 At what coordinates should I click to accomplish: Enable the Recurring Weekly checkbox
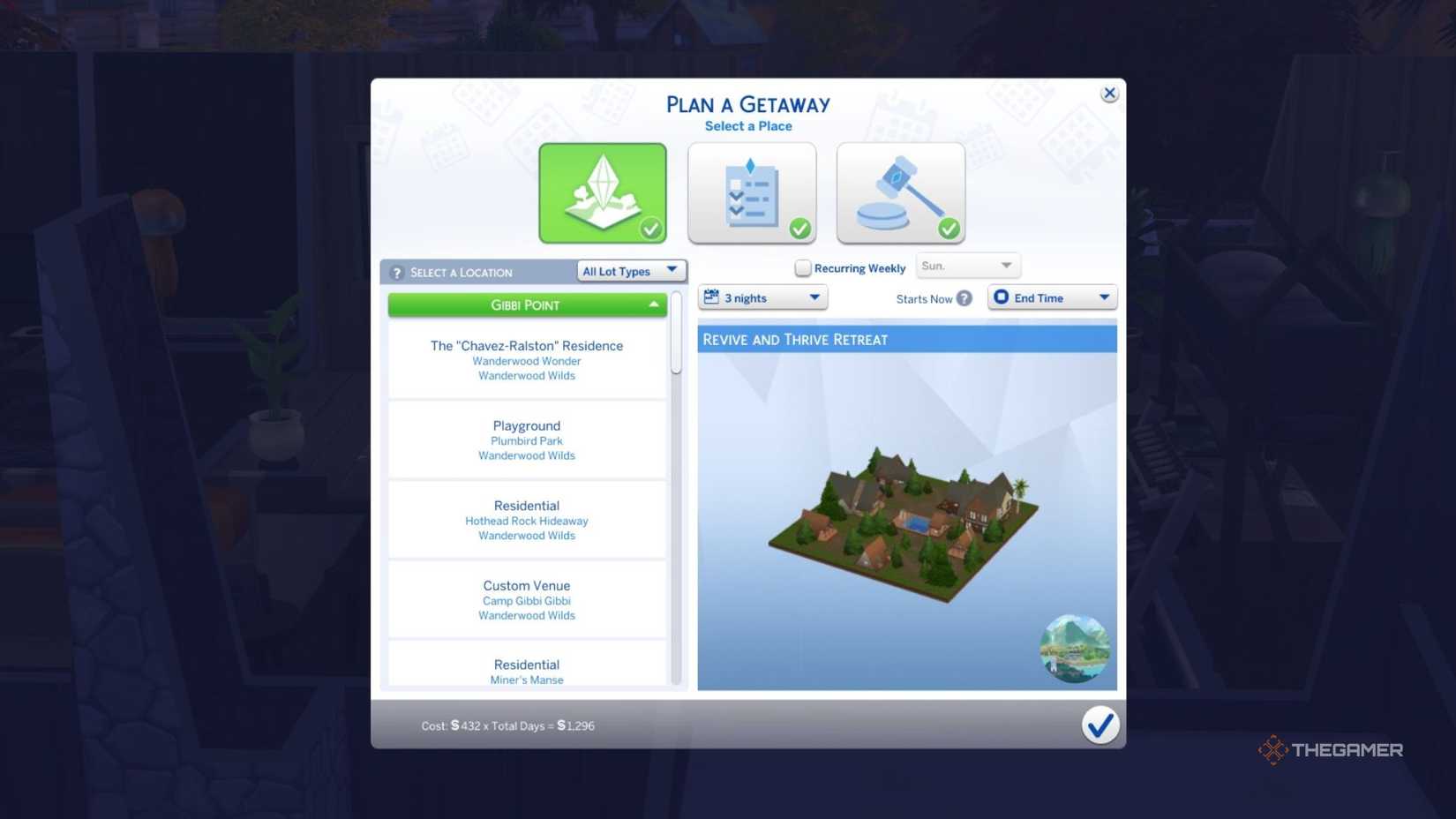tap(803, 267)
